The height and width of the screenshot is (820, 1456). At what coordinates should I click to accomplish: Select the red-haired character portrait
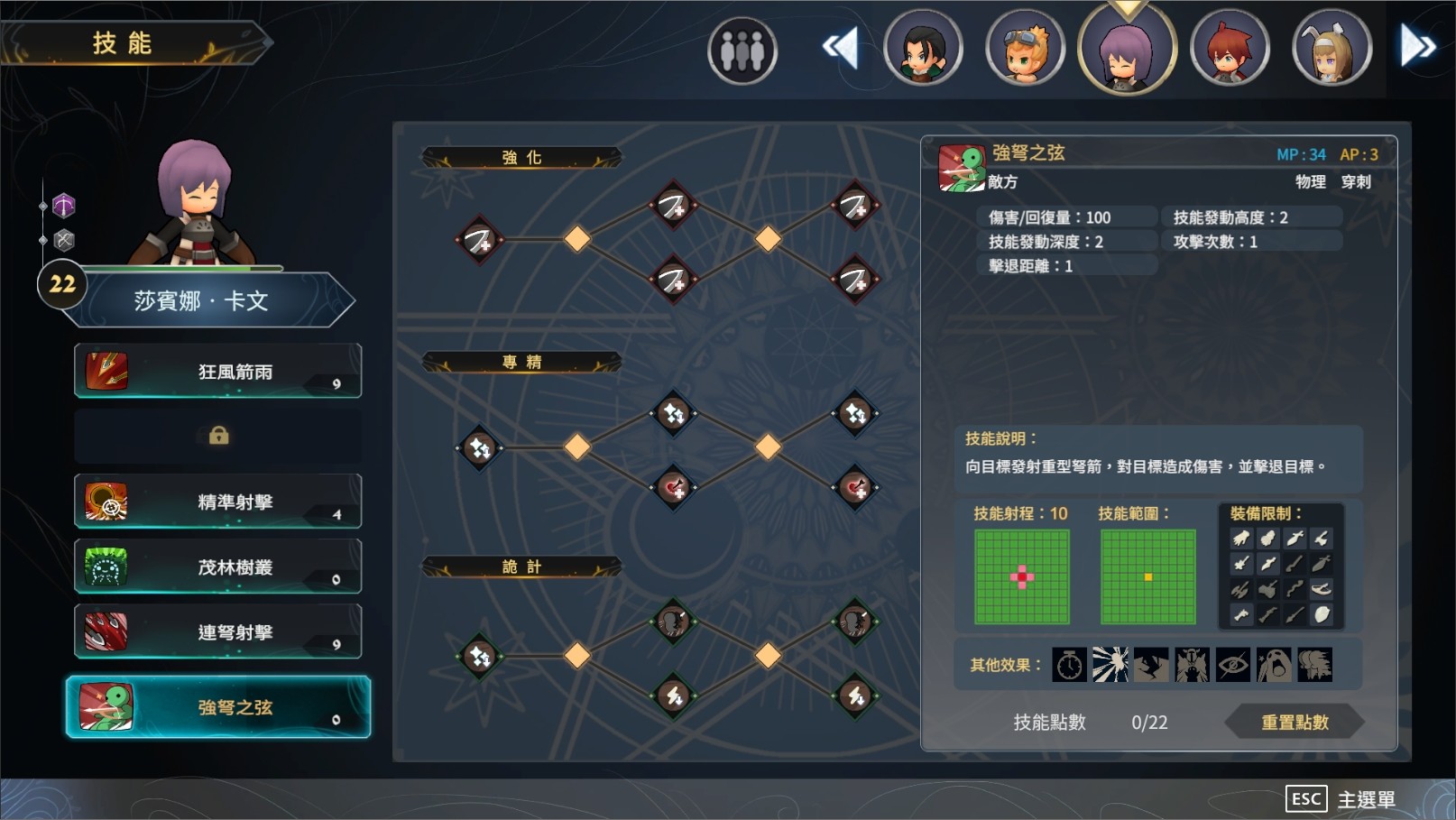click(x=1230, y=46)
